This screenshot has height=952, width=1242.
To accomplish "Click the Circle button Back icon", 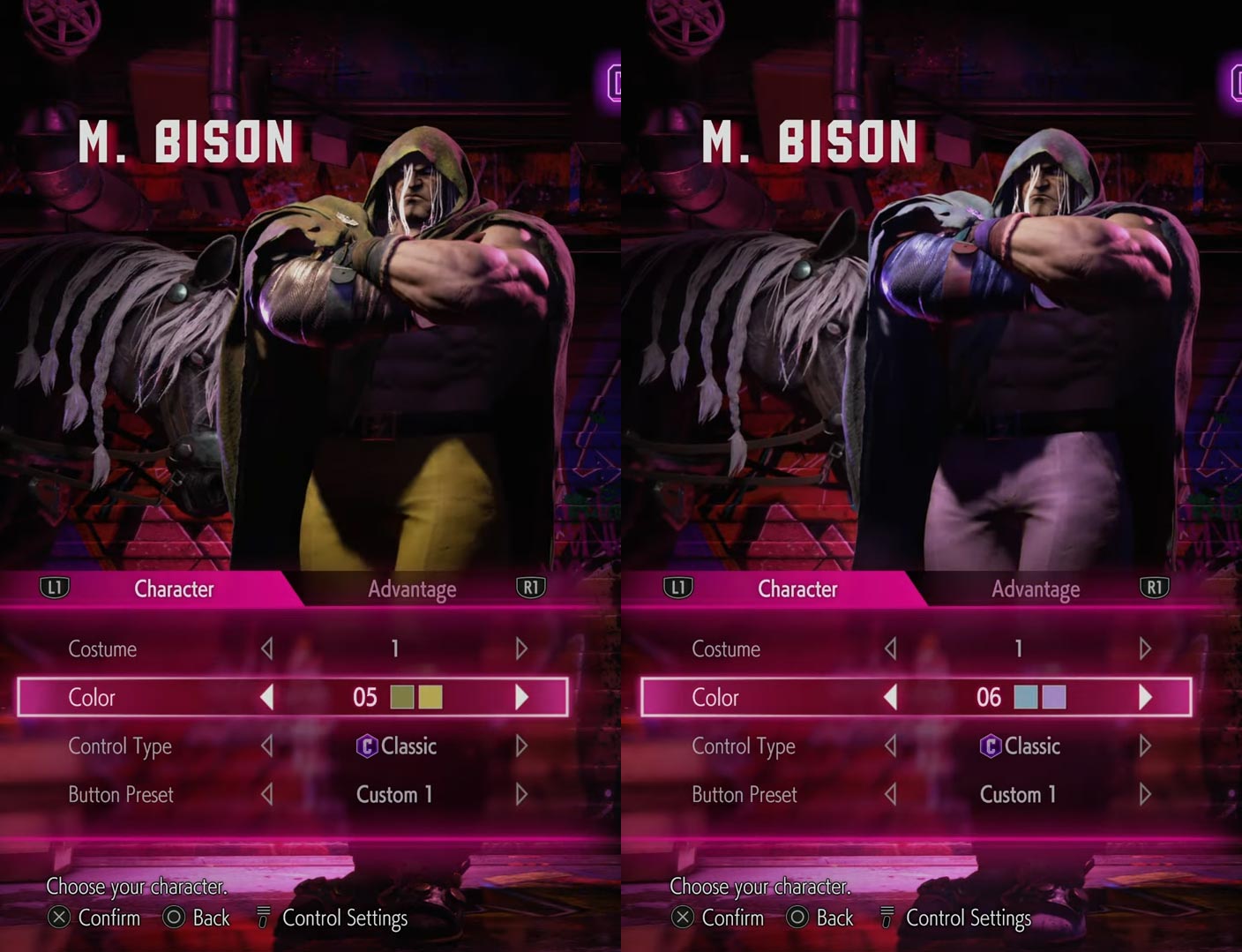I will coord(173,918).
